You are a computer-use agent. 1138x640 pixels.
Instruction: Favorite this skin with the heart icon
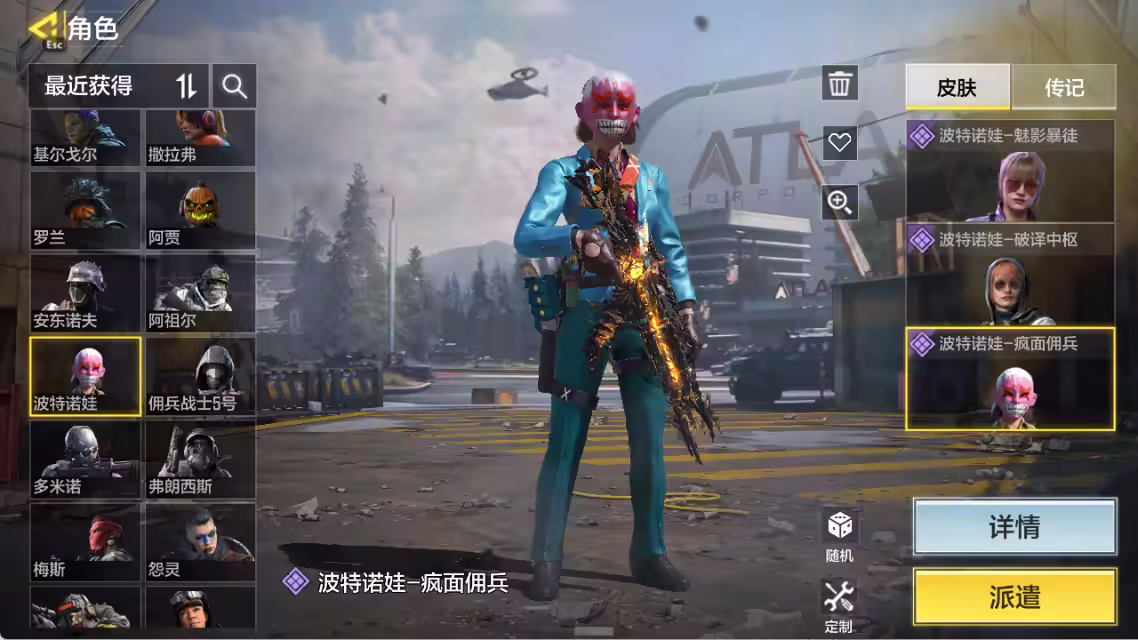tap(840, 143)
